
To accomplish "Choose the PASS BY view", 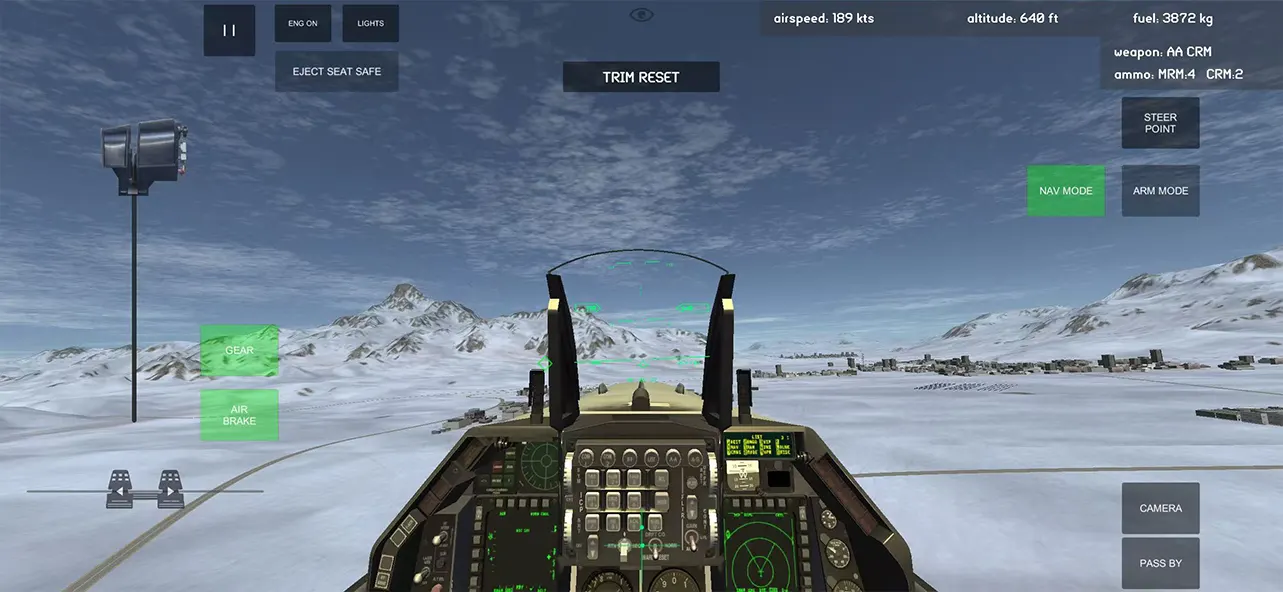I will (x=1160, y=563).
